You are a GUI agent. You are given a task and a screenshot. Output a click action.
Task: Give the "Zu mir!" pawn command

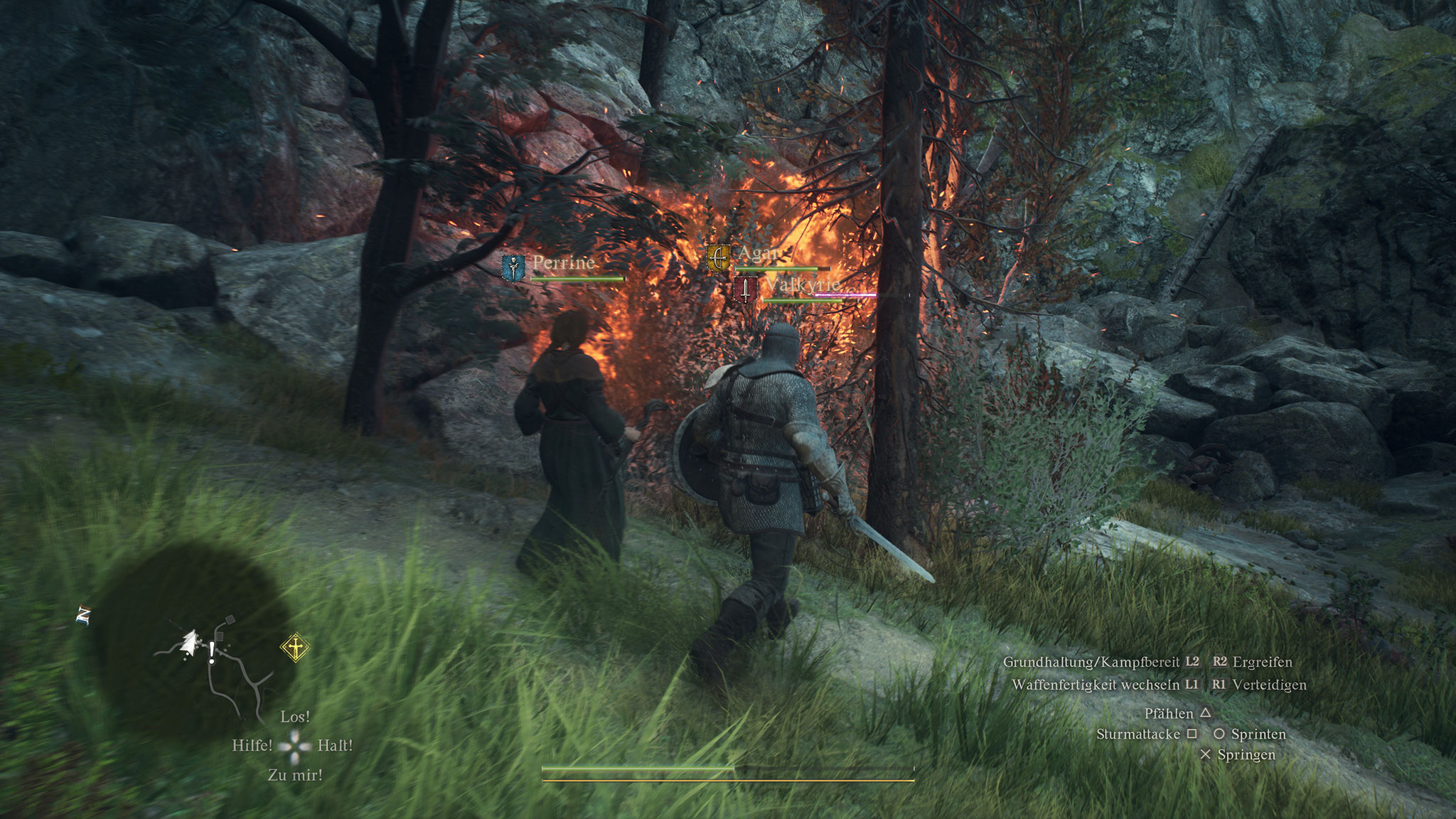(x=295, y=775)
